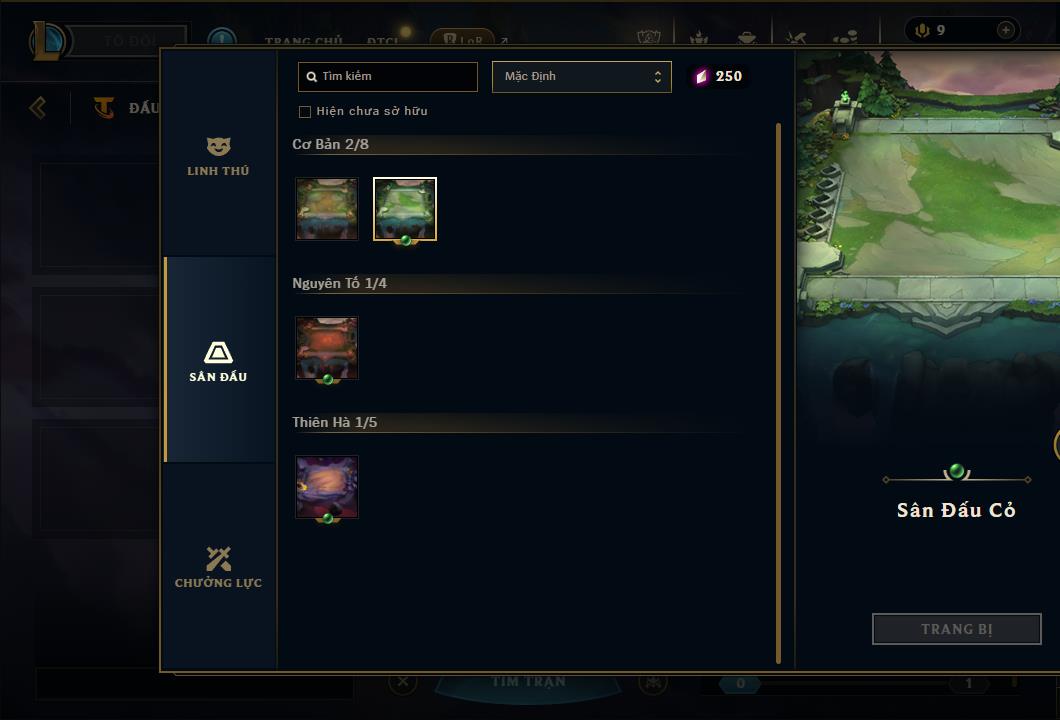Image resolution: width=1060 pixels, height=720 pixels.
Task: Click the Tìm kiếm search field
Action: (388, 77)
